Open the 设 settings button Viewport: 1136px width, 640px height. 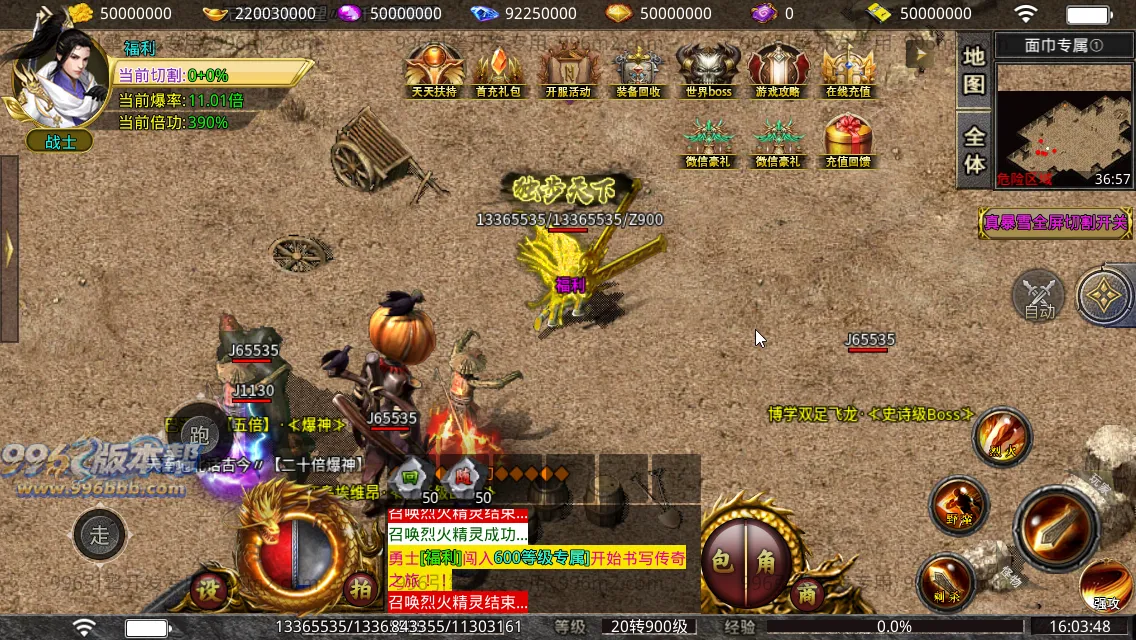209,588
